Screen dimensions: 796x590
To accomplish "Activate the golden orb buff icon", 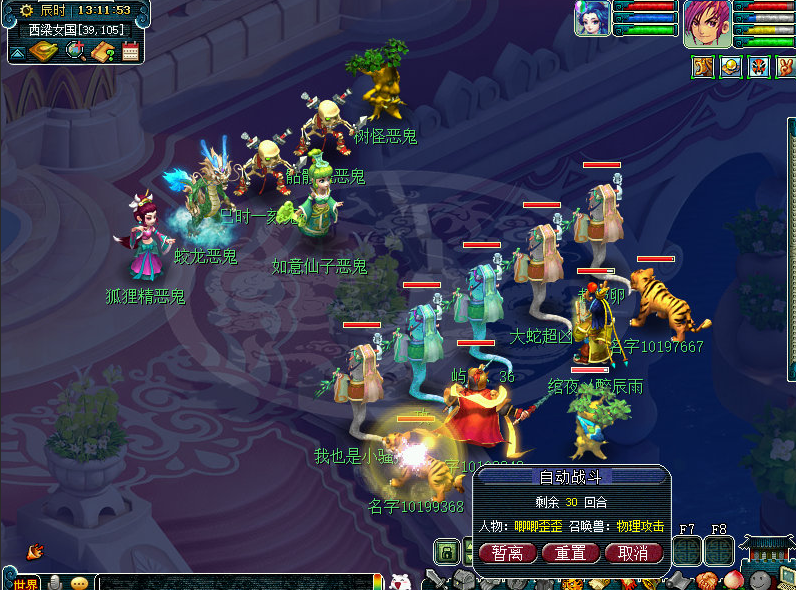I will (x=730, y=67).
